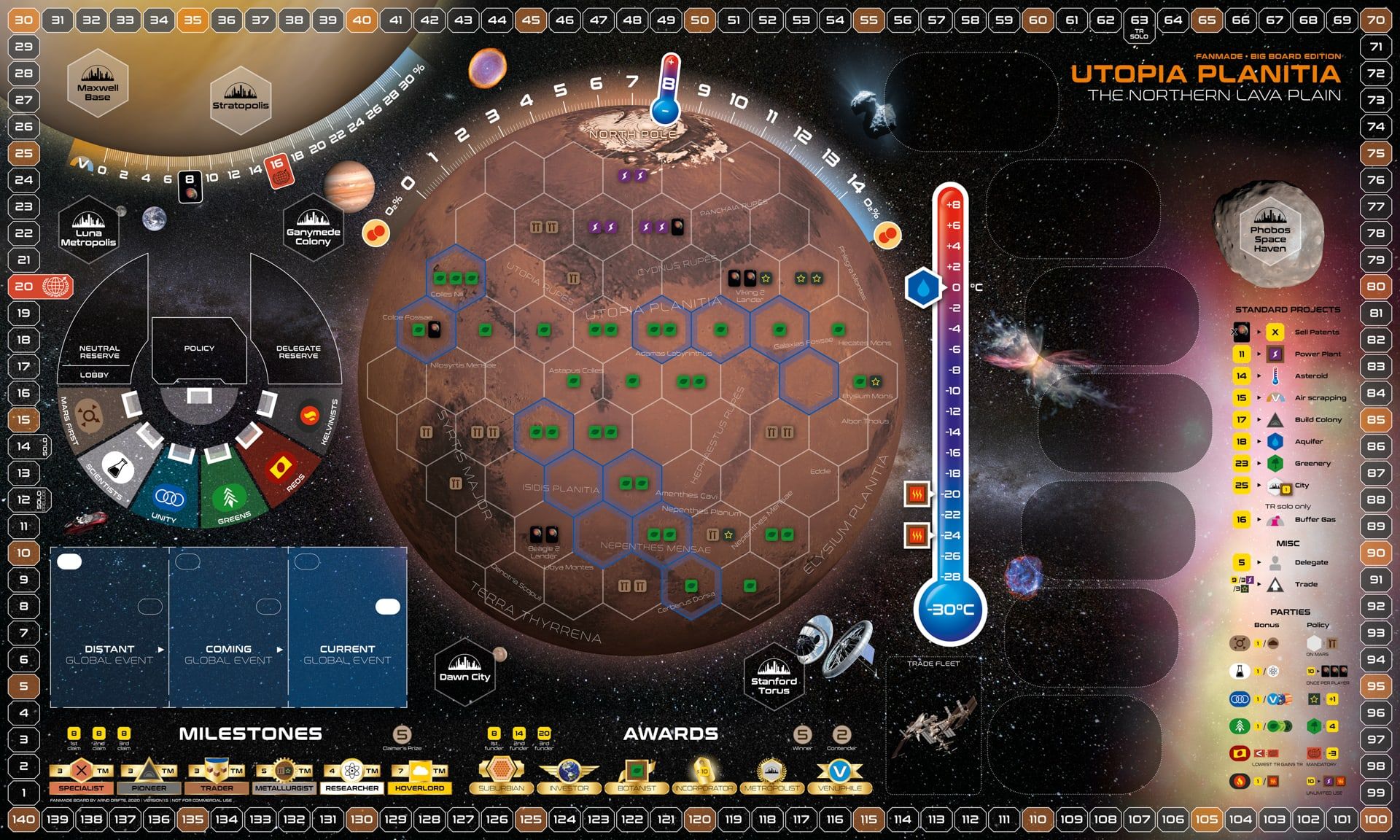Fund the Suburbian award
The width and height of the screenshot is (1400, 840).
click(x=501, y=776)
